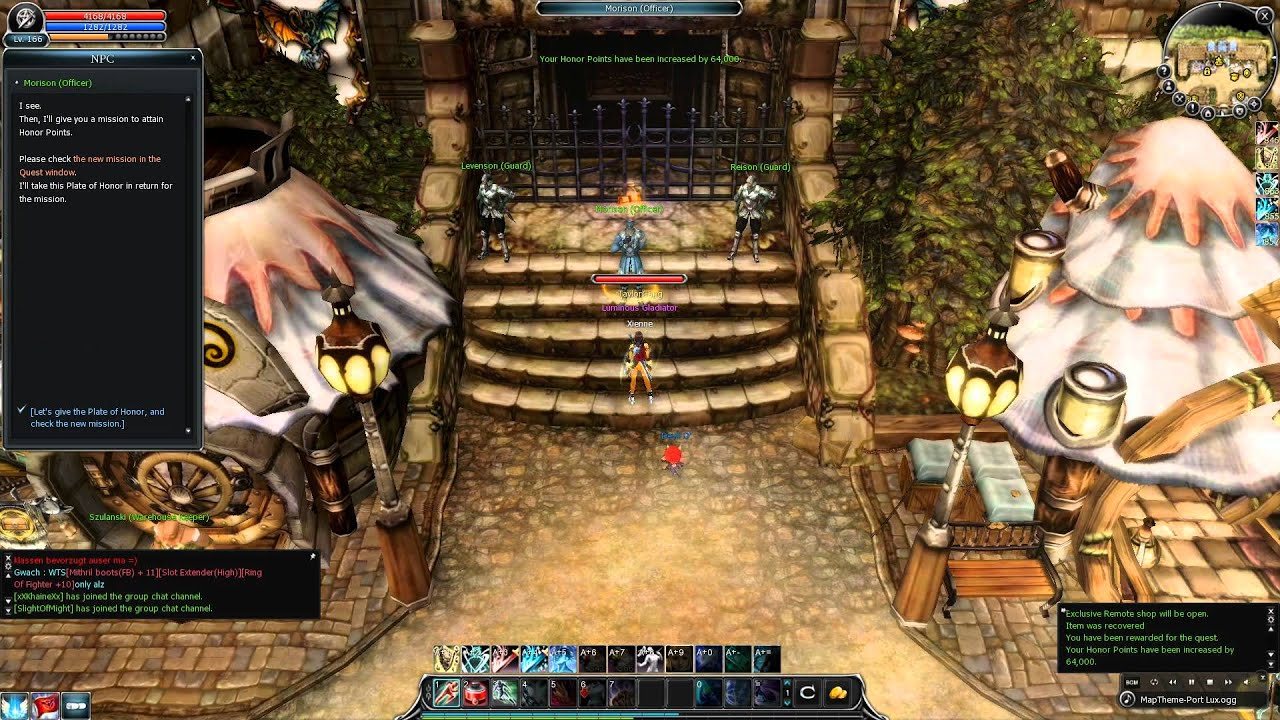This screenshot has width=1280, height=720.
Task: Click the music player track MapTheme-Port Lux.ogg
Action: (1188, 699)
